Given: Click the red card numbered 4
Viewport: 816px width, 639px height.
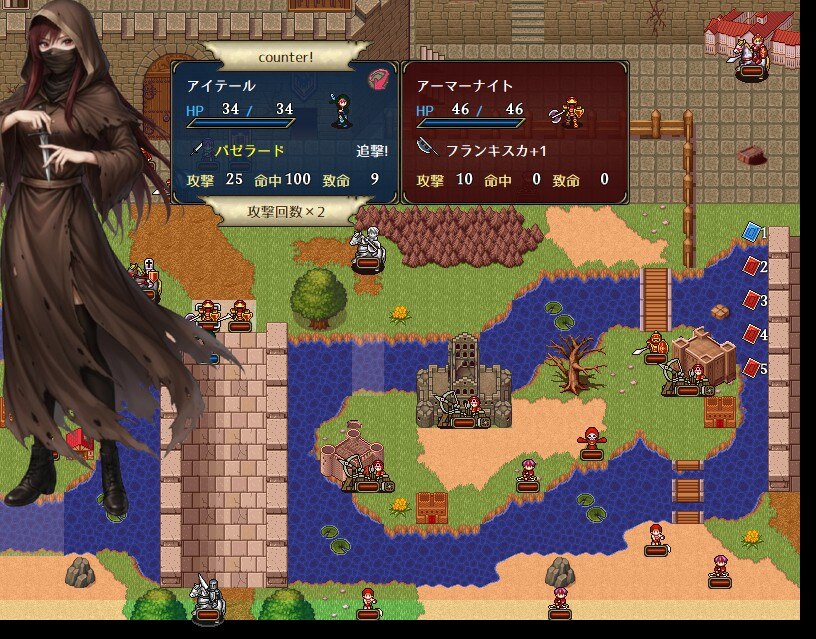Looking at the screenshot, I should coord(751,334).
